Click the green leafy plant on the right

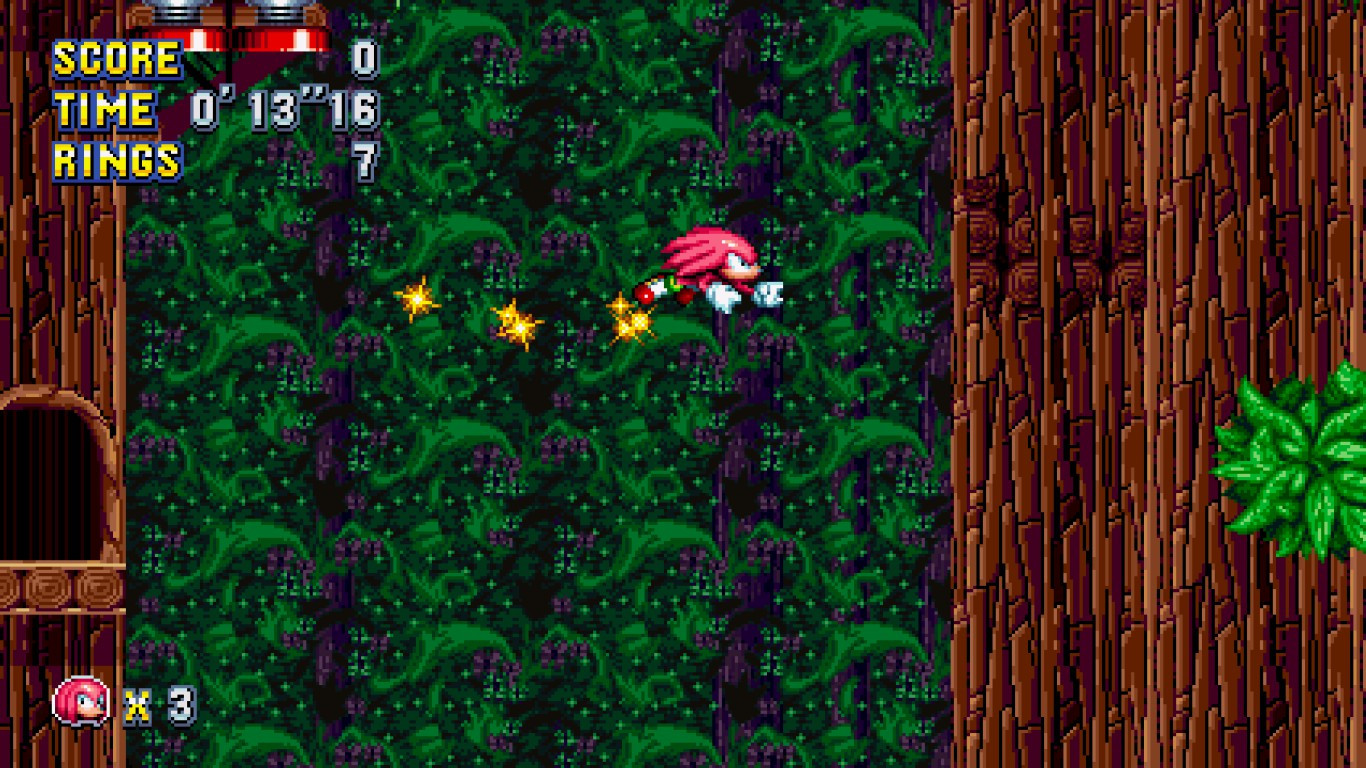pyautogui.click(x=1300, y=460)
